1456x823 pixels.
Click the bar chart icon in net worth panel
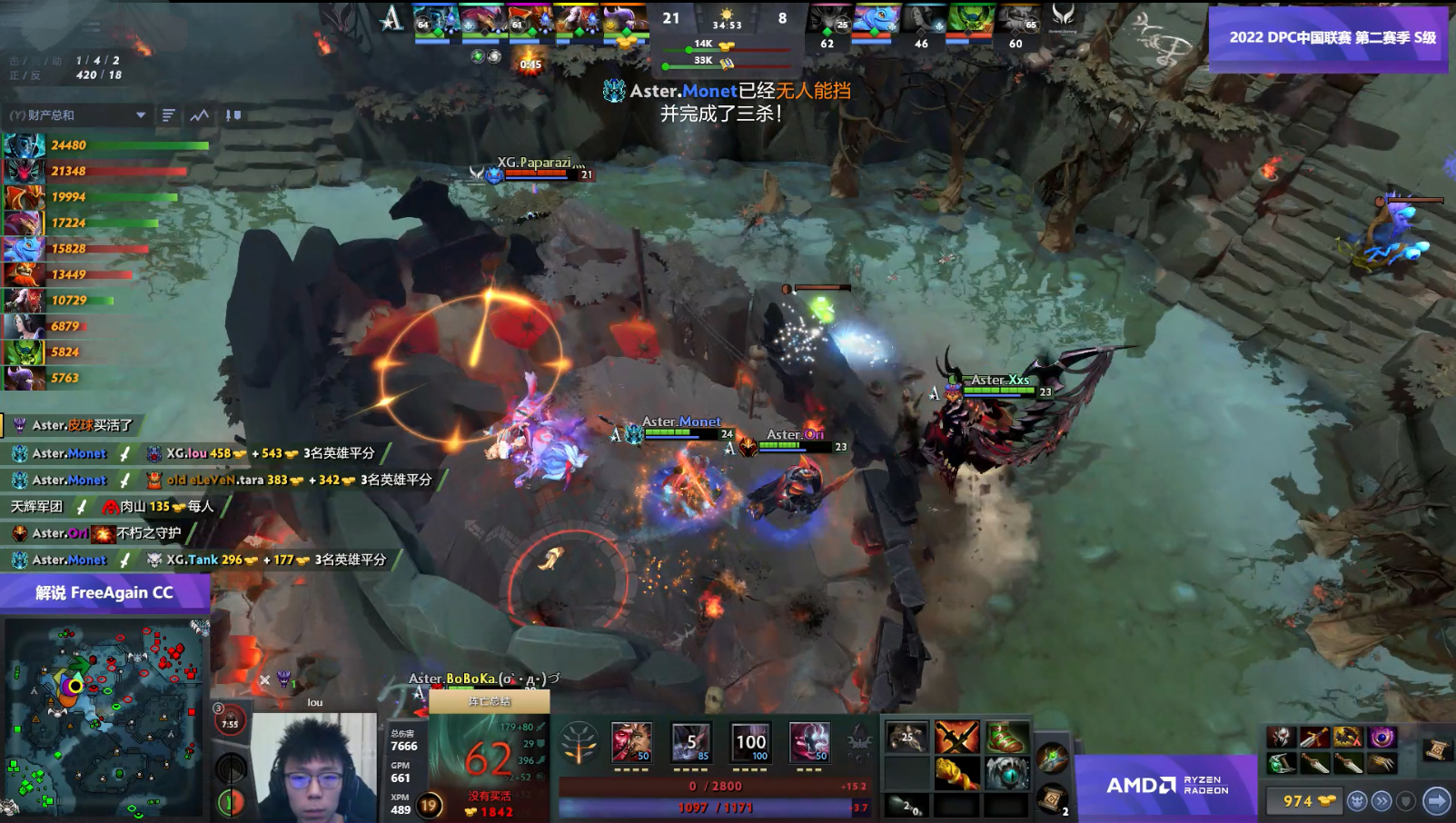click(x=169, y=115)
